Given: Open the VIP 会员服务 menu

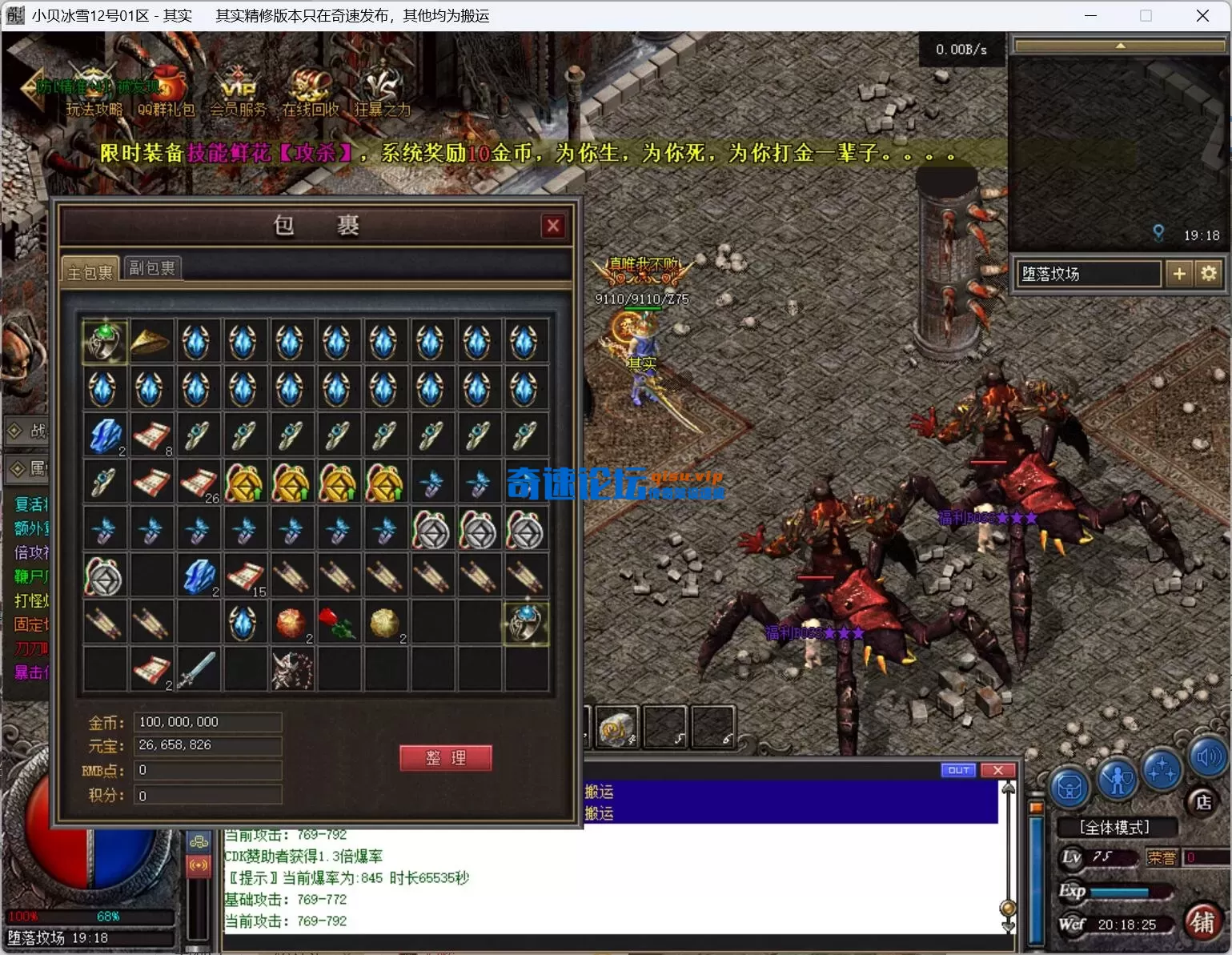Looking at the screenshot, I should (x=239, y=96).
